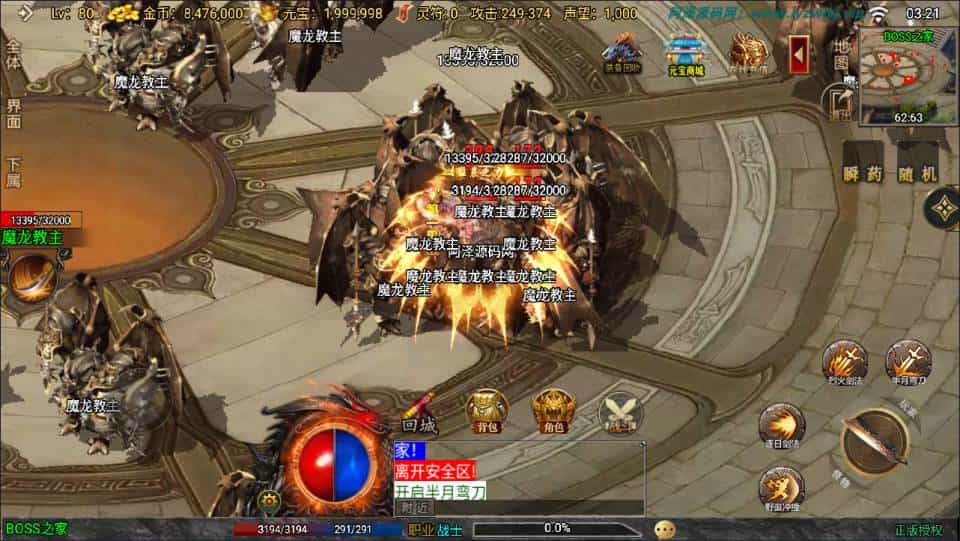Viewport: 960px width, 541px height.
Task: Use the 逐日剑法 sun-chasing sword skill
Action: click(781, 424)
